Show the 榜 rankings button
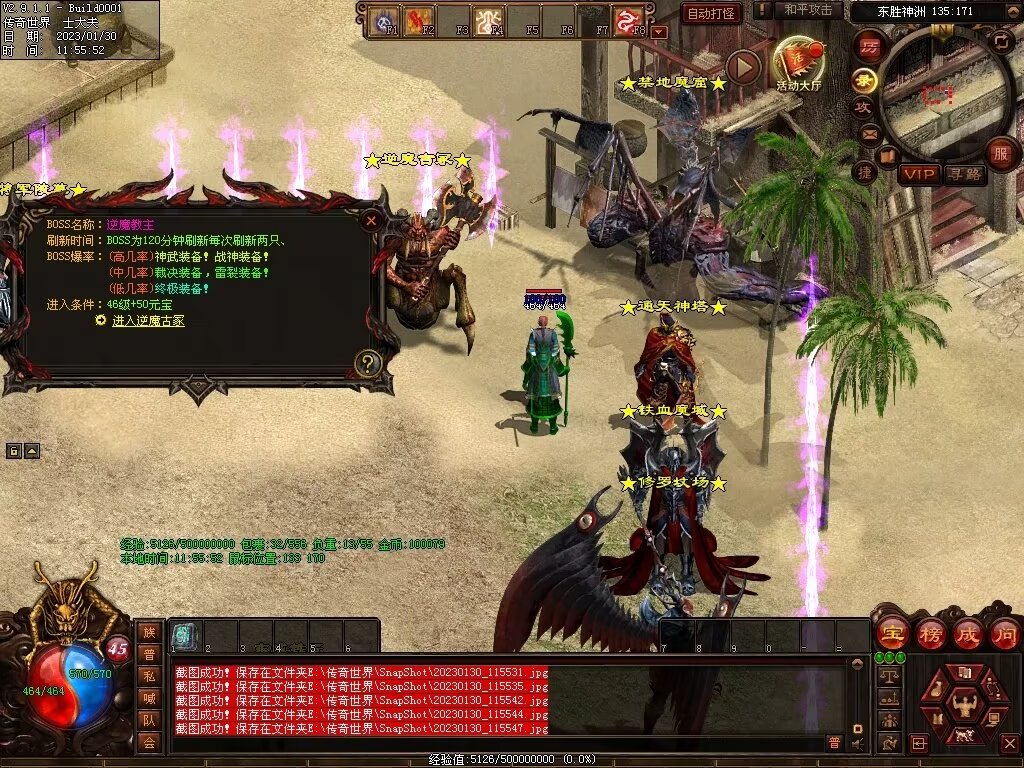Image resolution: width=1024 pixels, height=768 pixels. [x=930, y=633]
